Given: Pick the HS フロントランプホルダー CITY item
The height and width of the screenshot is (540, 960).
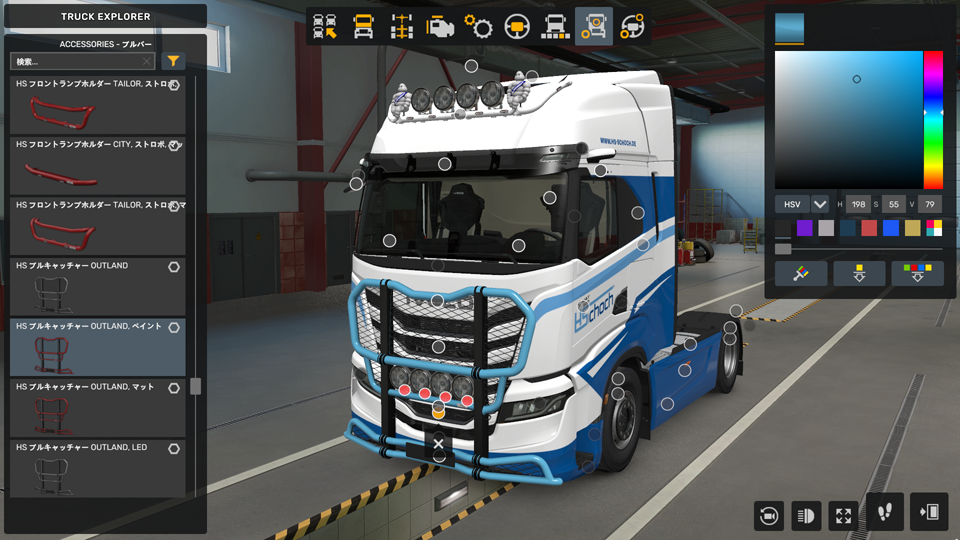Looking at the screenshot, I should tap(97, 165).
